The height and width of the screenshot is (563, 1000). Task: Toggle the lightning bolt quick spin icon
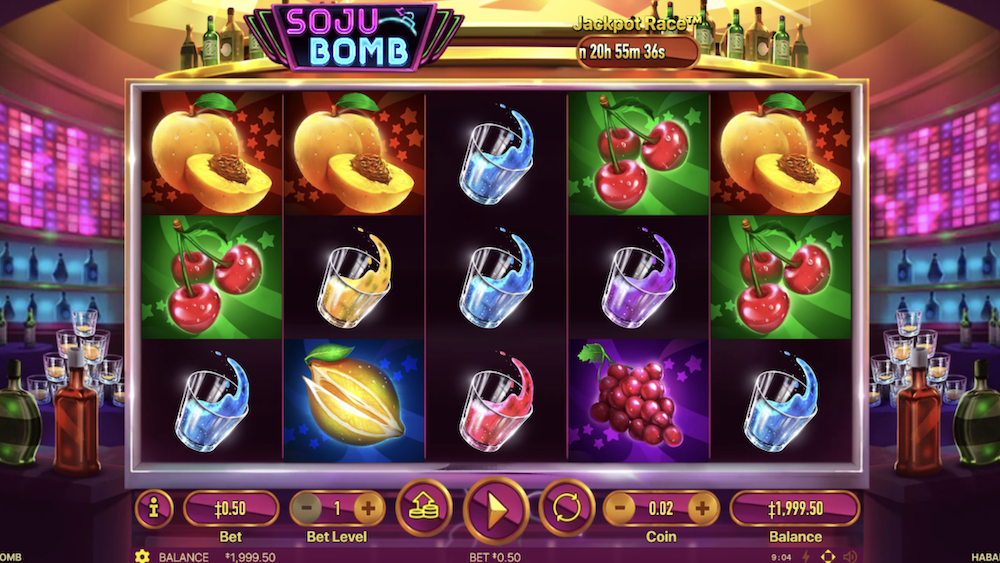point(808,556)
